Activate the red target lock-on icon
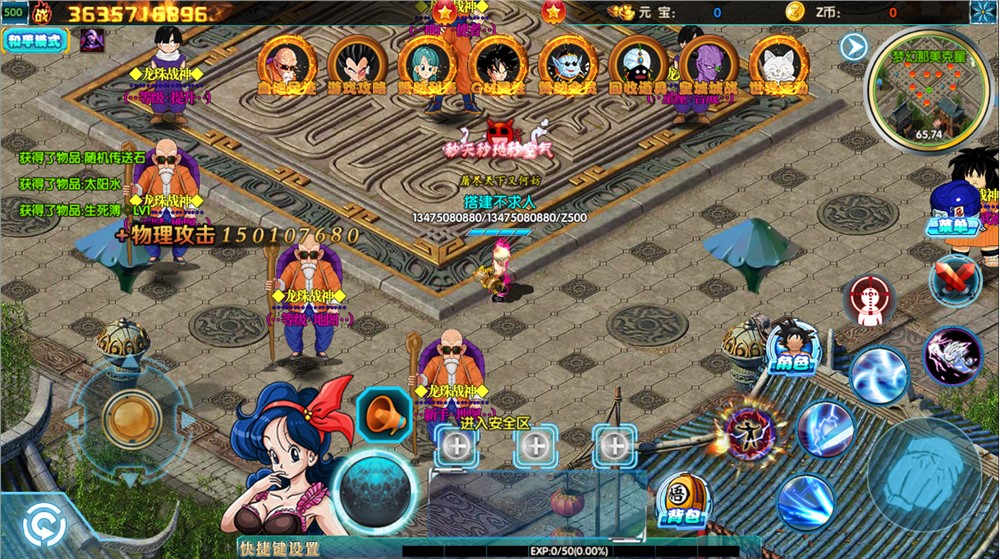1000x559 pixels. click(x=867, y=301)
